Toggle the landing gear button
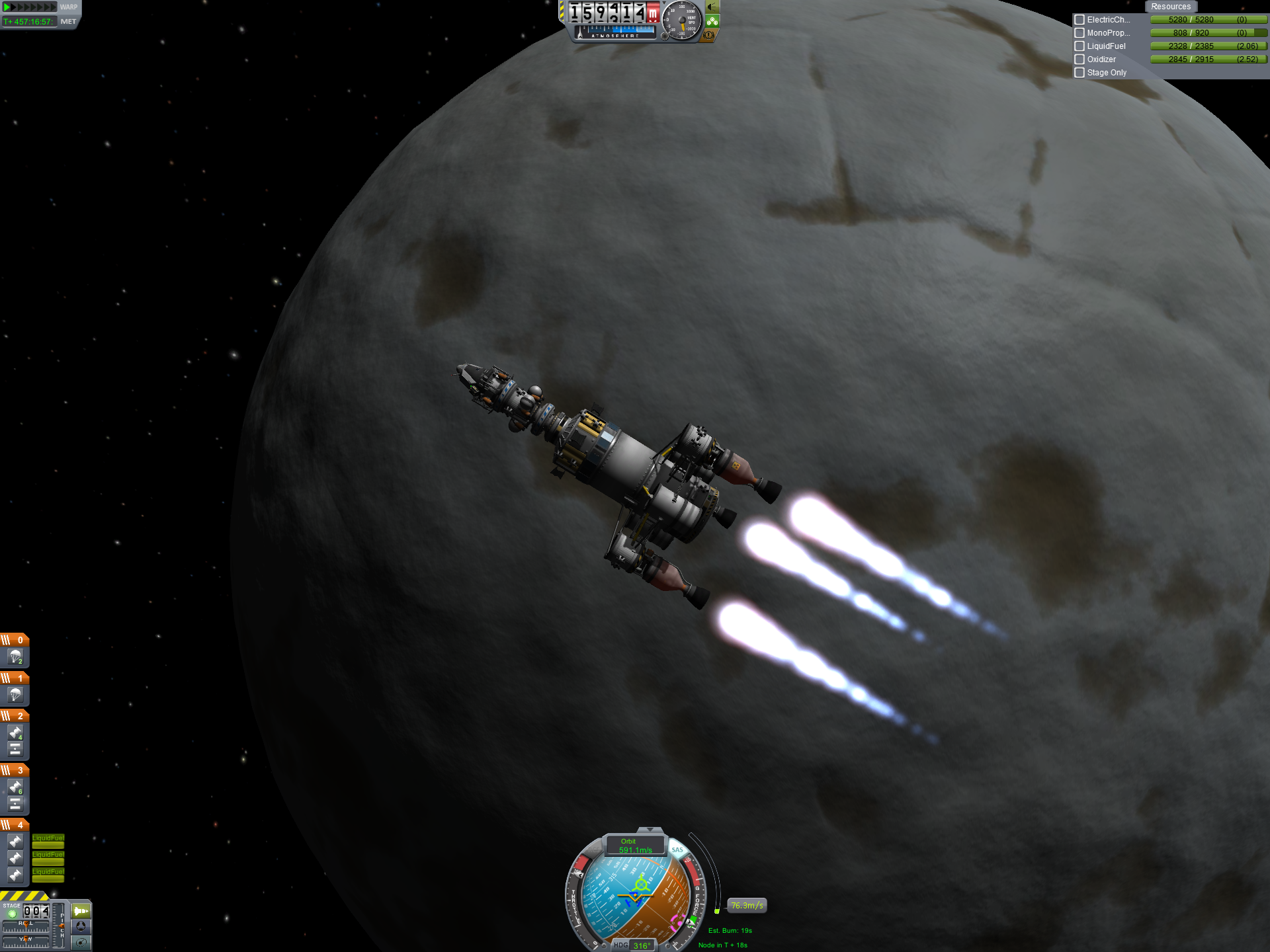The image size is (1270, 952). pos(712,21)
